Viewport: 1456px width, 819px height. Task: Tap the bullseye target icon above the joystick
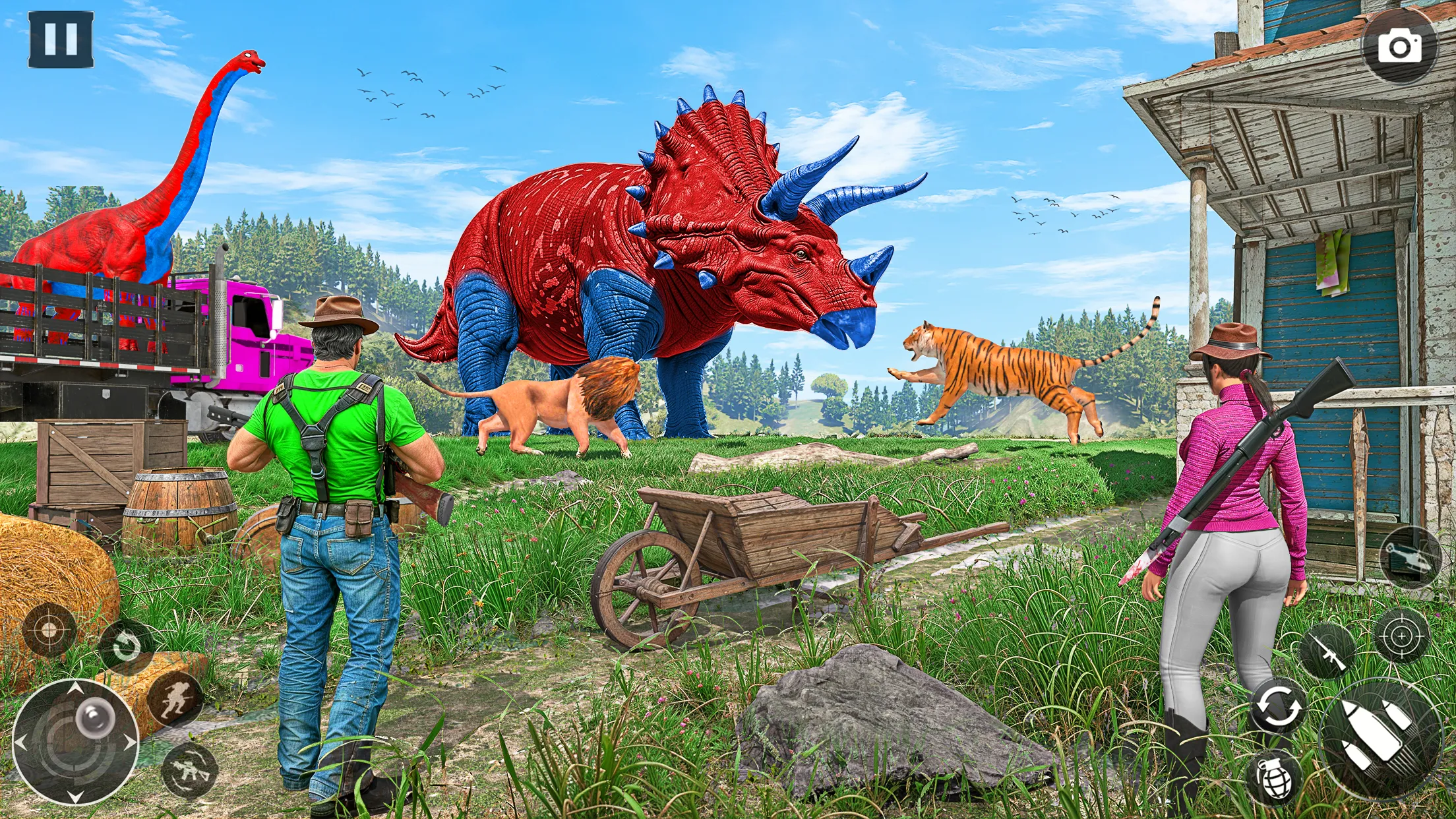point(49,630)
